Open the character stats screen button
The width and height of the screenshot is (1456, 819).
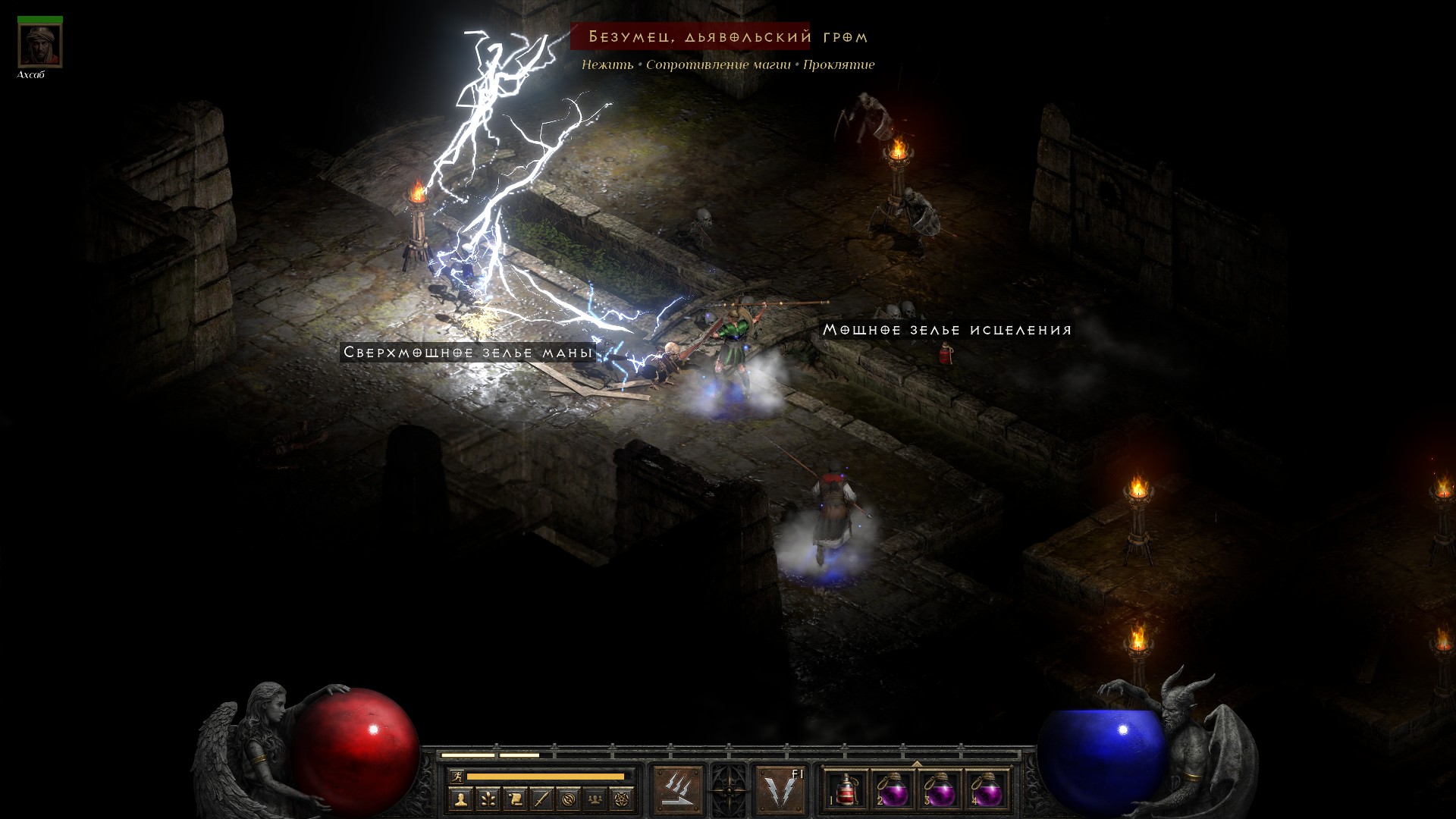460,799
